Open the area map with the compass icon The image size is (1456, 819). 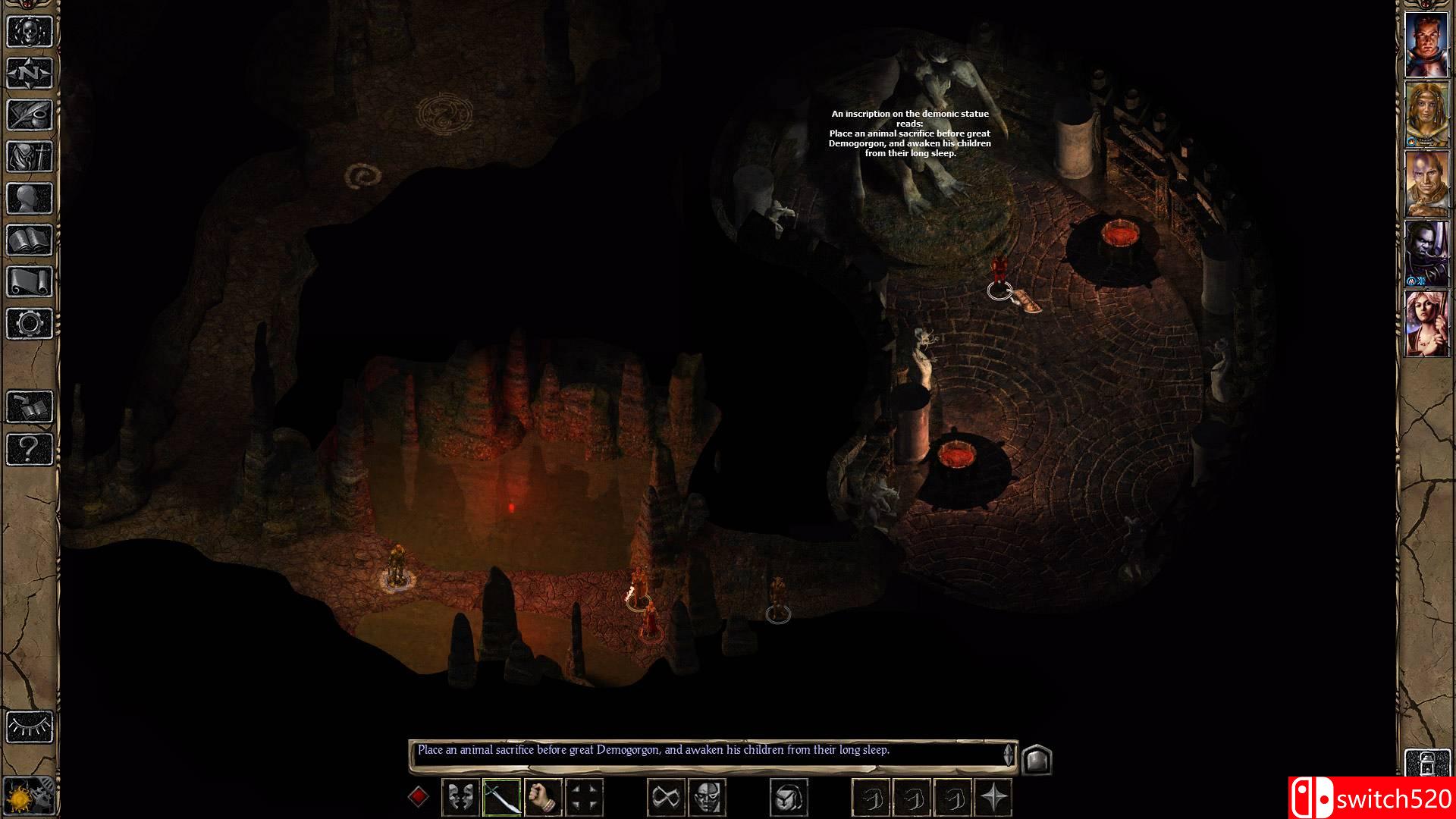pos(30,74)
